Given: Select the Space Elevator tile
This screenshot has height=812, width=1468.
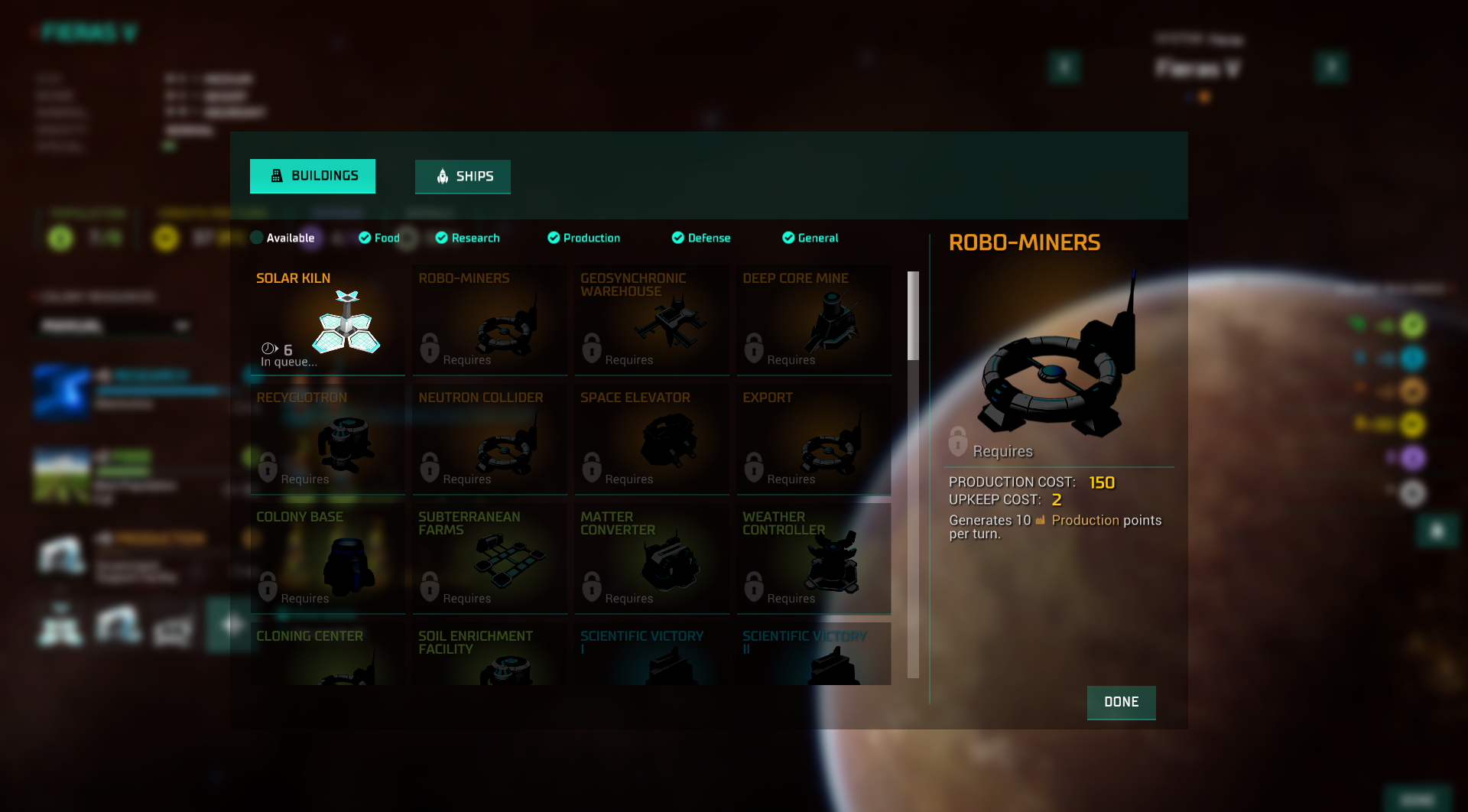Looking at the screenshot, I should (x=651, y=440).
